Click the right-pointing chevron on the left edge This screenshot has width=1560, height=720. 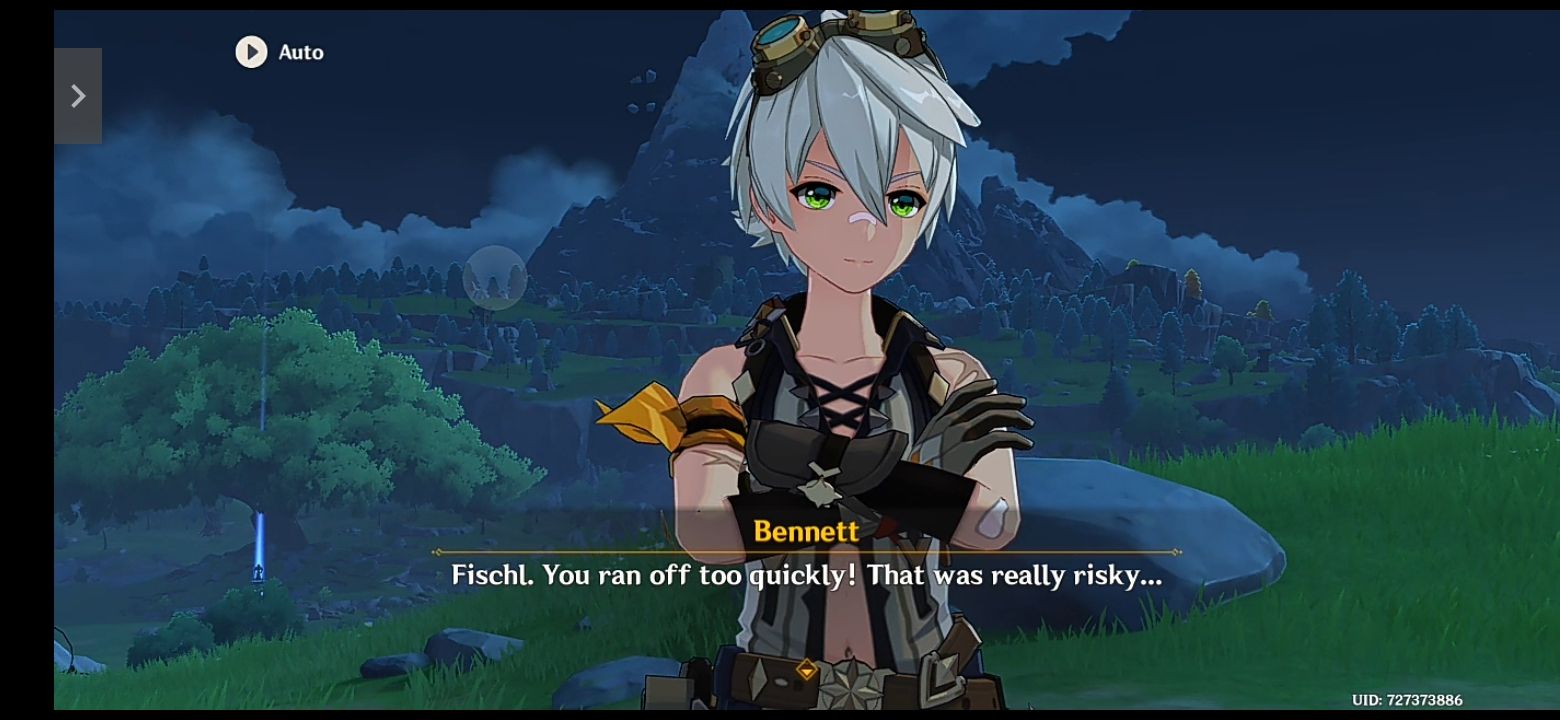click(x=79, y=96)
